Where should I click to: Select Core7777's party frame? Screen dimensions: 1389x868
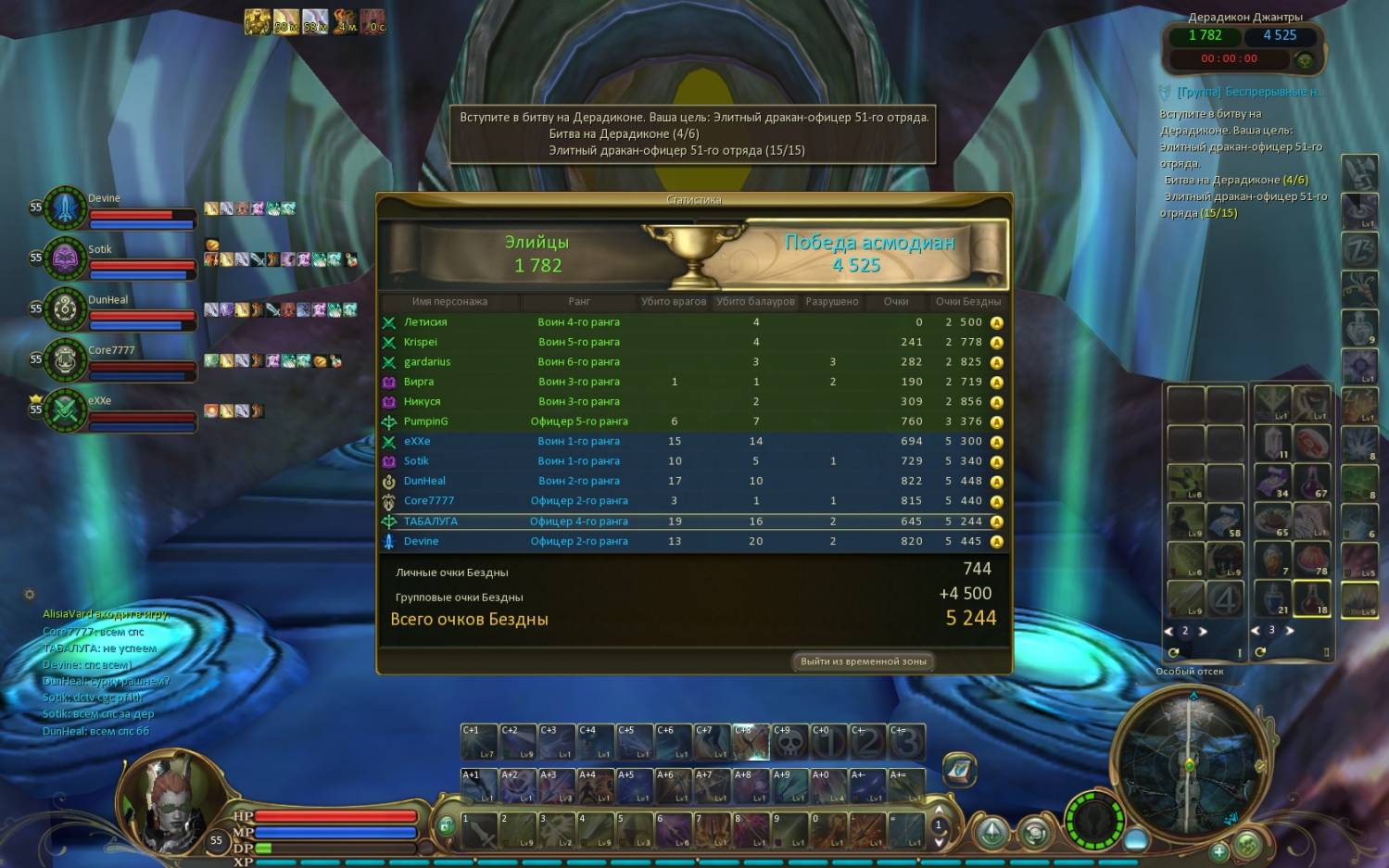pos(65,359)
